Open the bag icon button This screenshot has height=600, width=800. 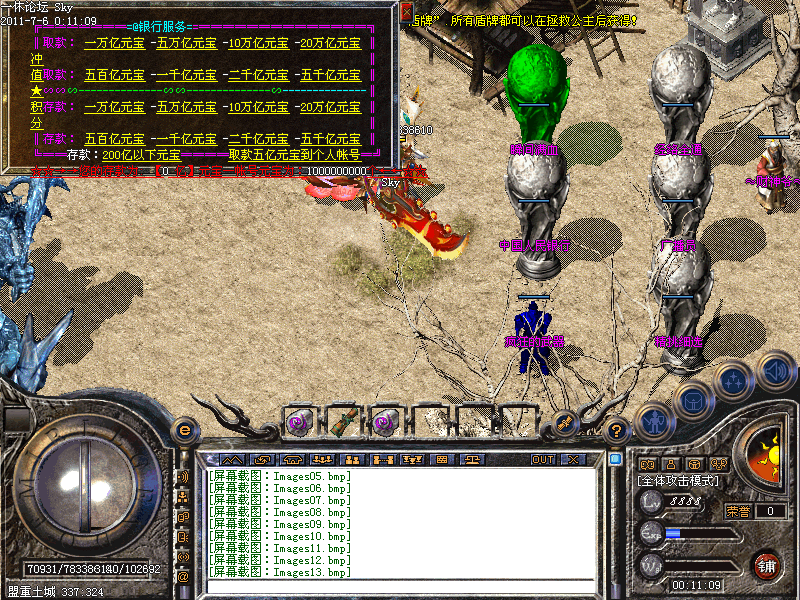click(692, 400)
